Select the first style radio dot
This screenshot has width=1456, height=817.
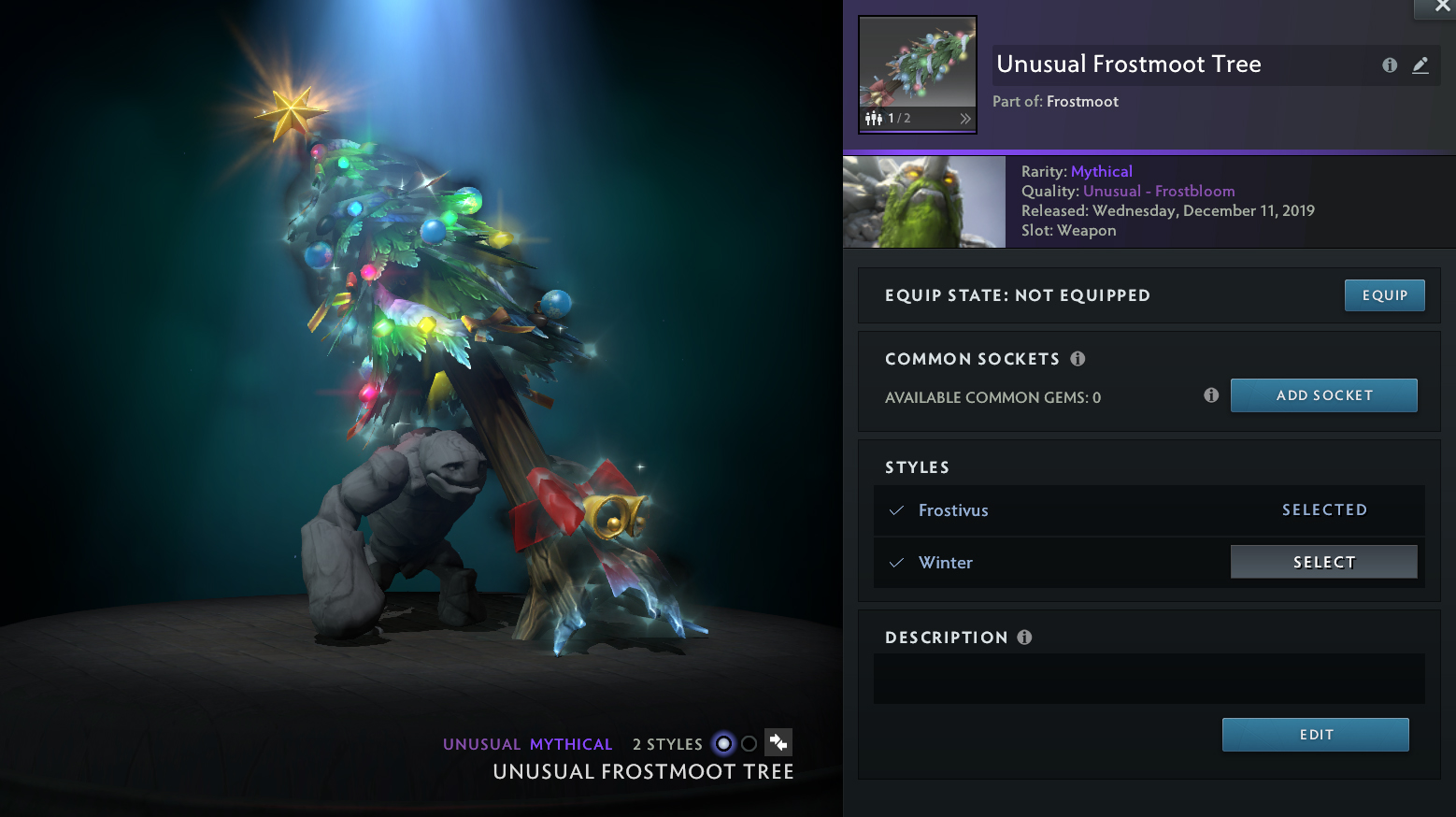tap(723, 744)
